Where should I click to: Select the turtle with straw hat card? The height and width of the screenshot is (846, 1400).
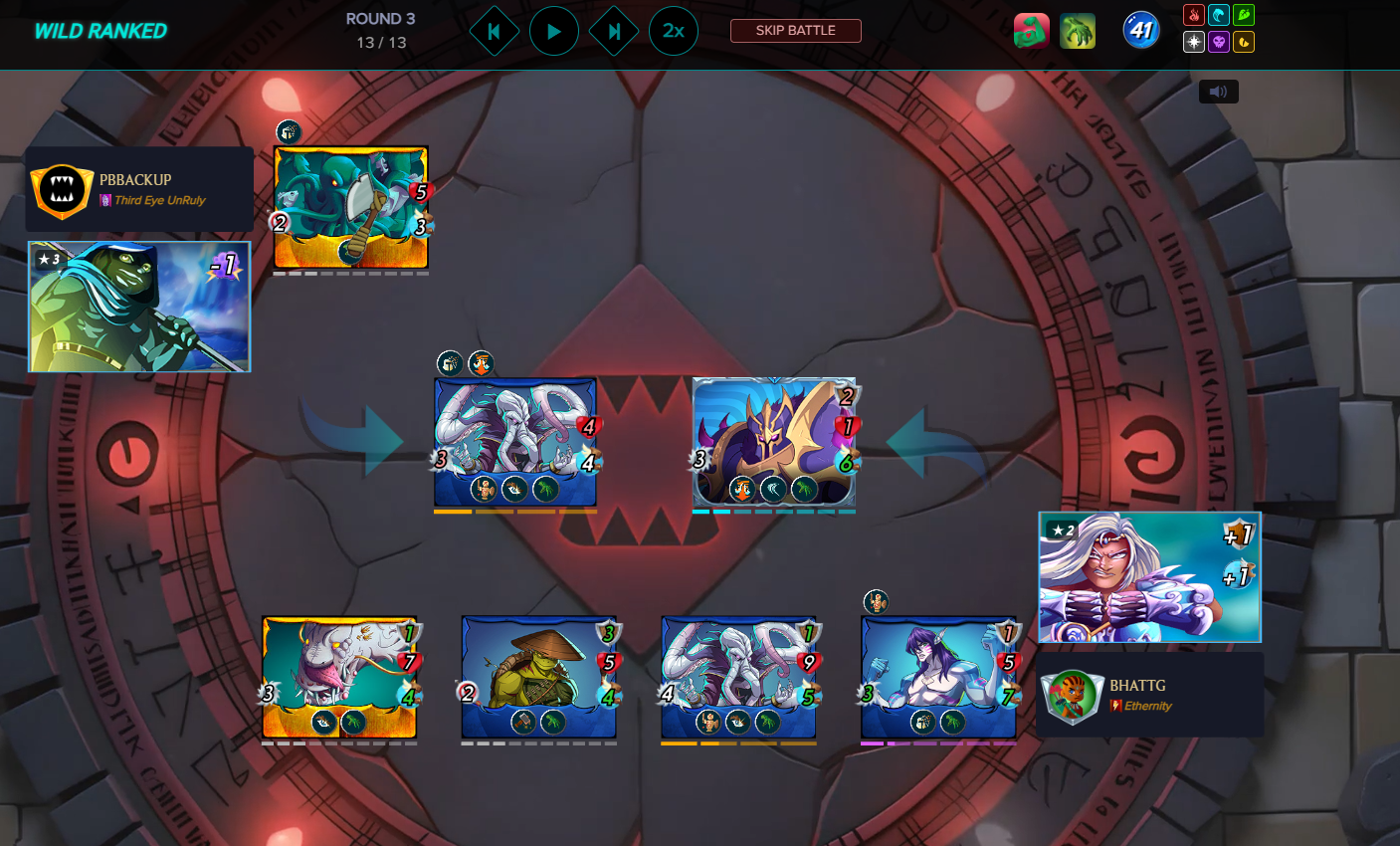(538, 677)
